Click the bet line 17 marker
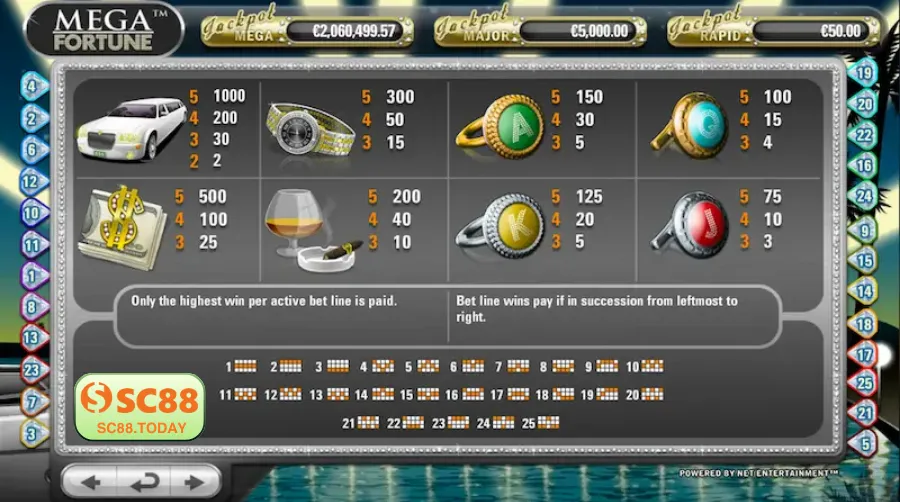The width and height of the screenshot is (900, 502). pyautogui.click(x=866, y=354)
